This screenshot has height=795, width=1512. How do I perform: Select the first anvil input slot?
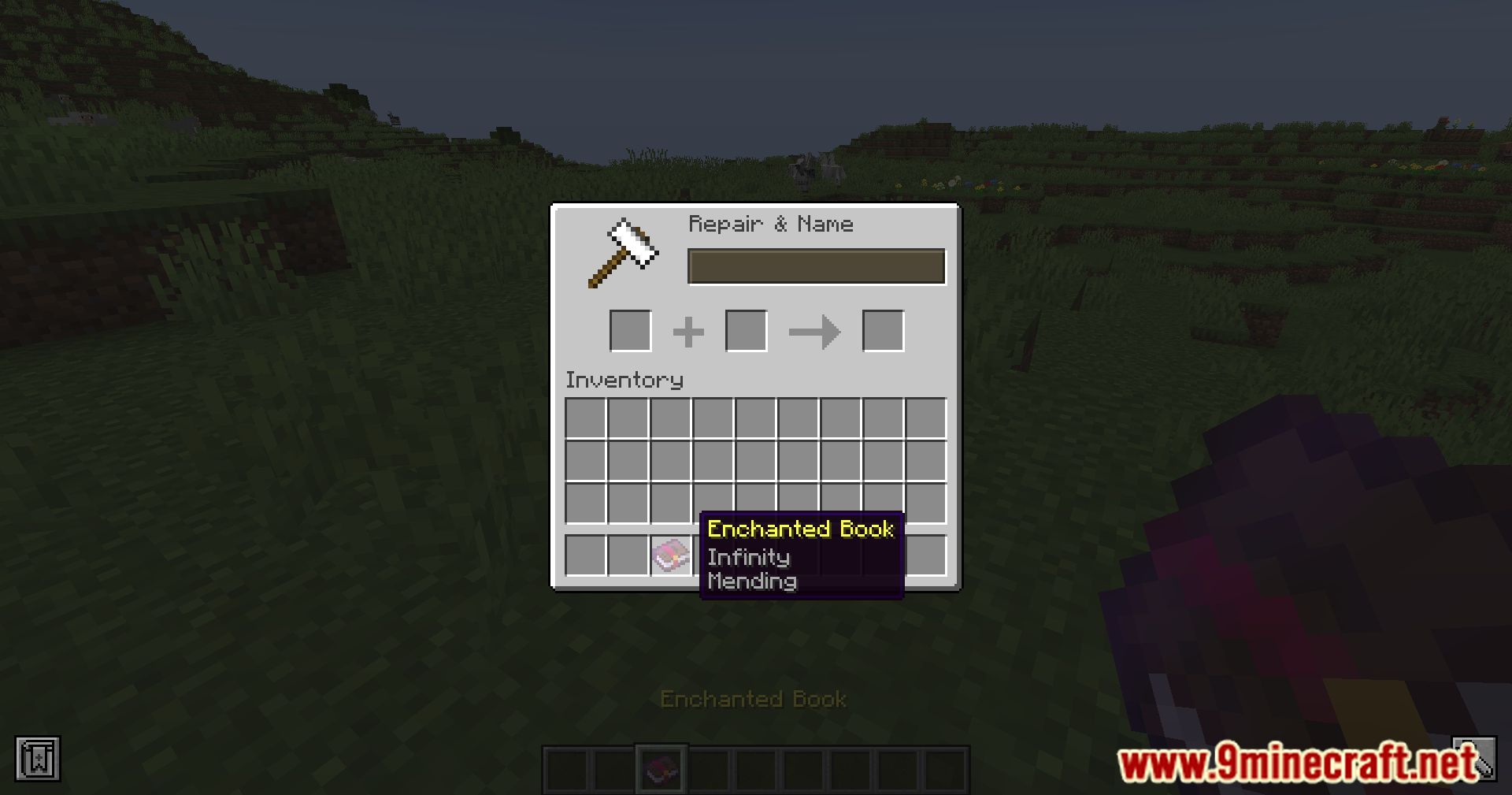[x=629, y=332]
